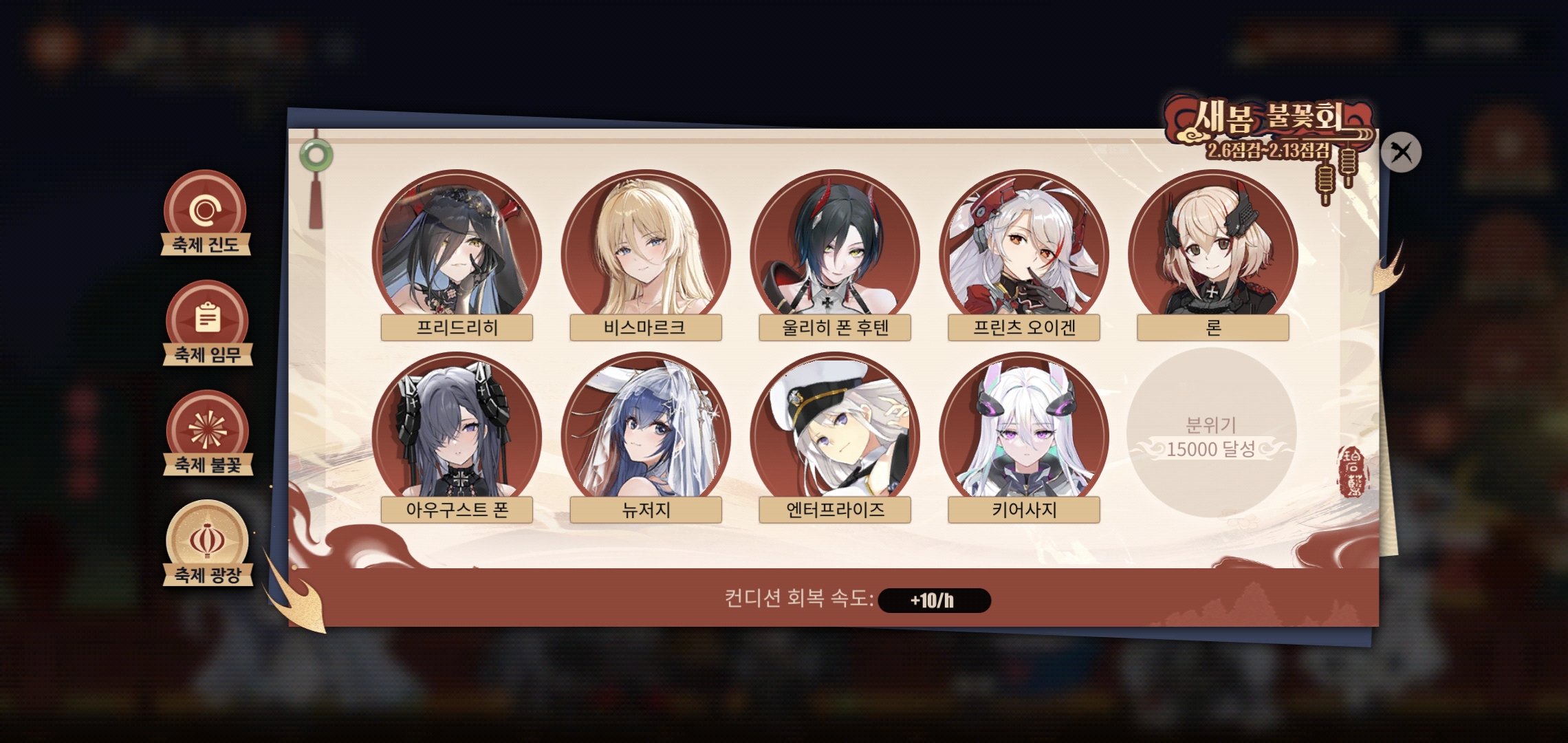Image resolution: width=1568 pixels, height=743 pixels.
Task: Close the festival character panel
Action: point(1400,152)
